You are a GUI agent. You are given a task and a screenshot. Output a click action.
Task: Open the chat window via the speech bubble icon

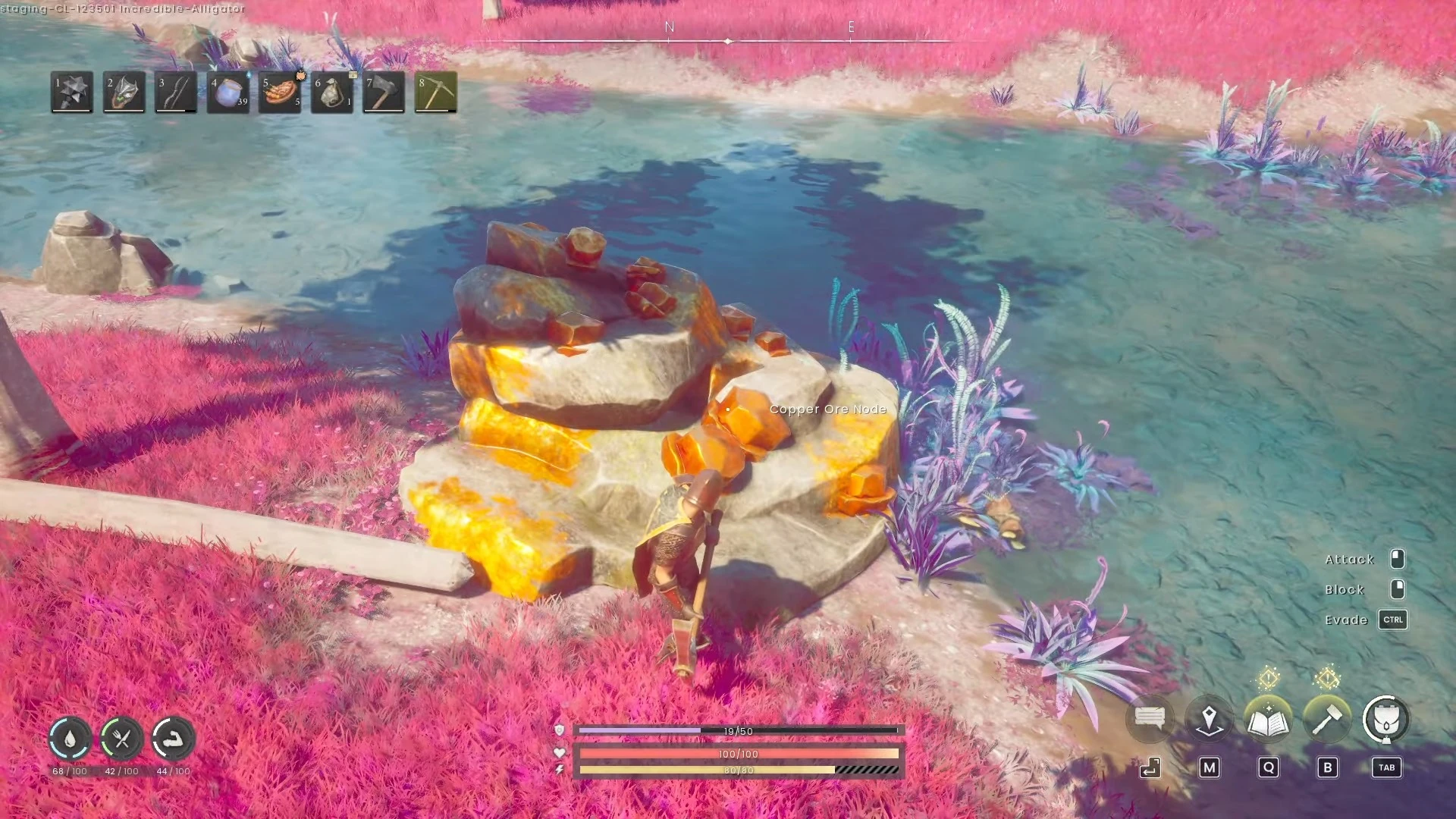pos(1150,719)
